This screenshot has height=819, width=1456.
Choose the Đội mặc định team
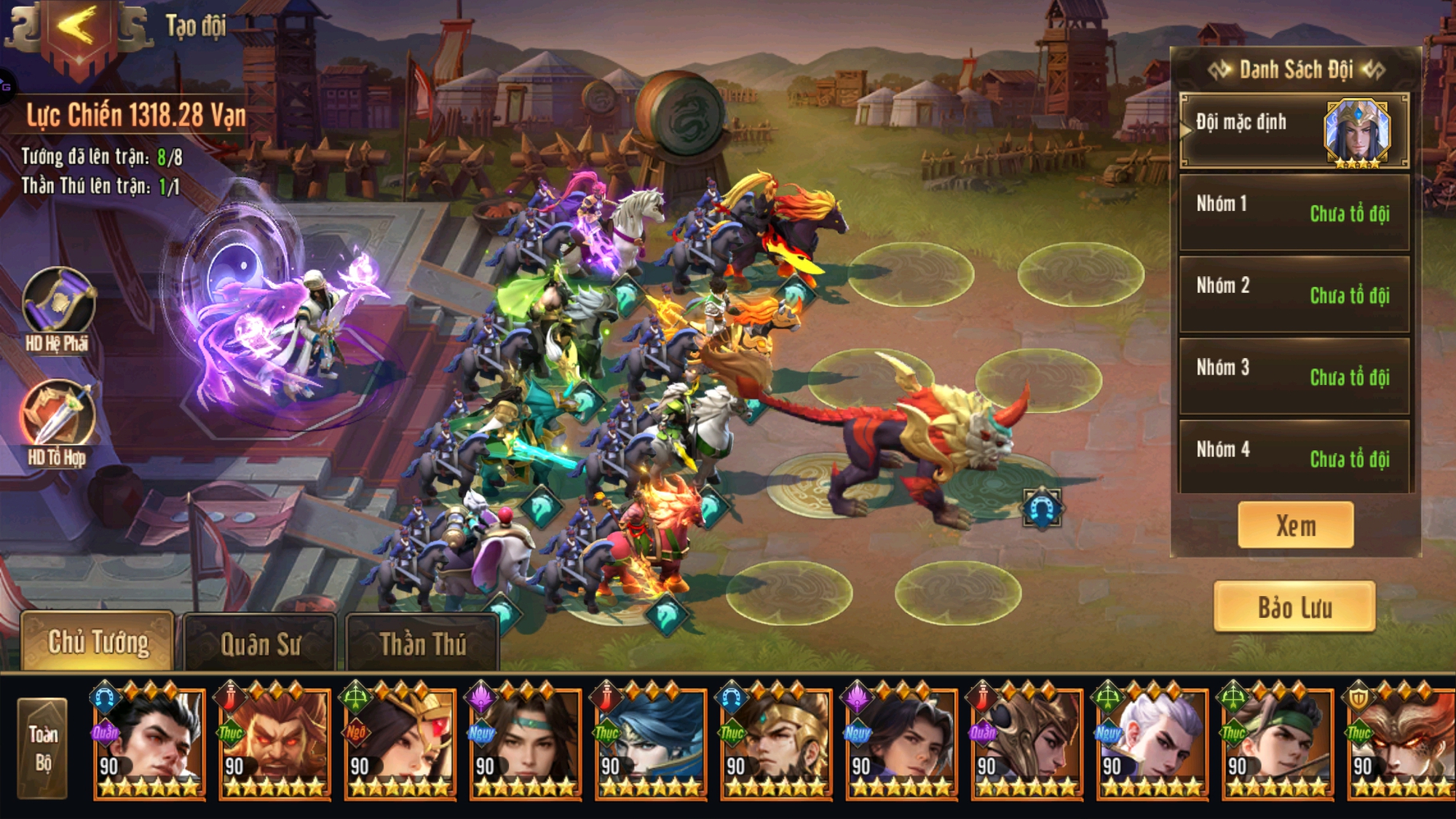pyautogui.click(x=1294, y=131)
